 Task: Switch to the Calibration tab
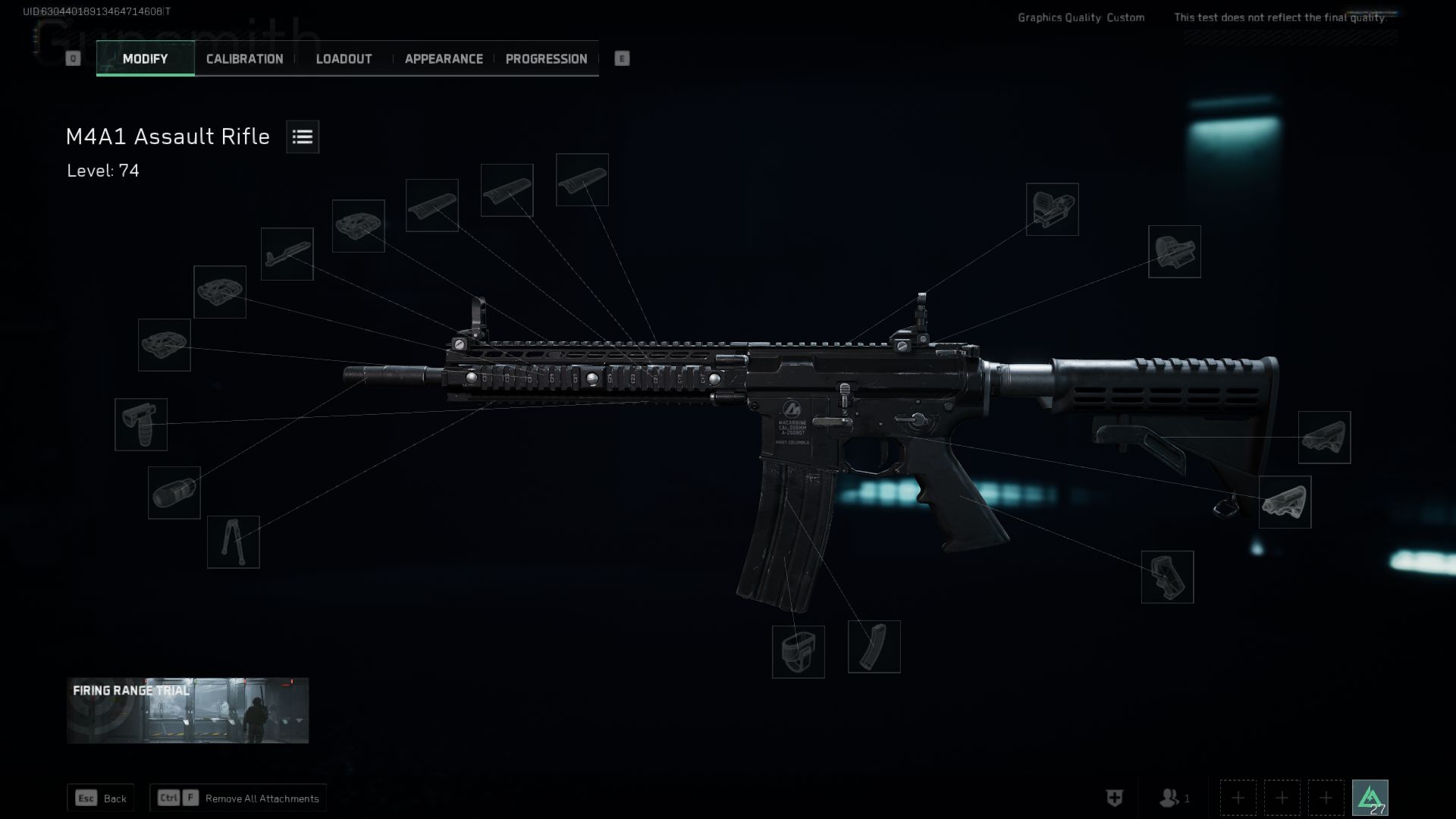point(244,59)
